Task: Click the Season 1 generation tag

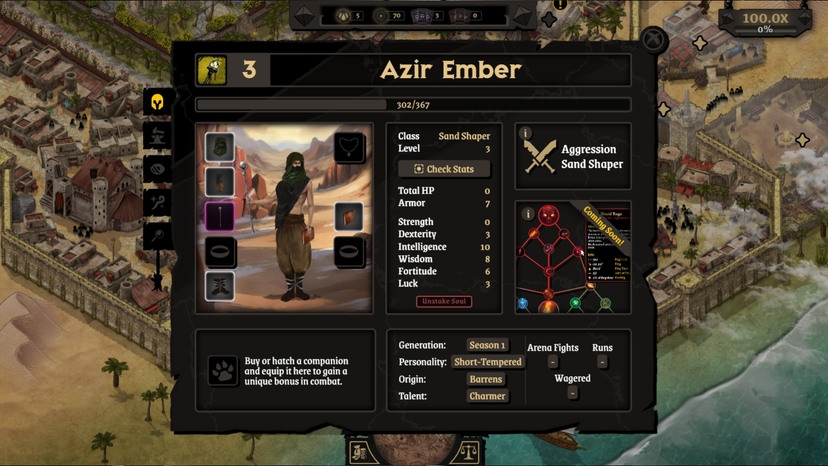Action: click(487, 345)
